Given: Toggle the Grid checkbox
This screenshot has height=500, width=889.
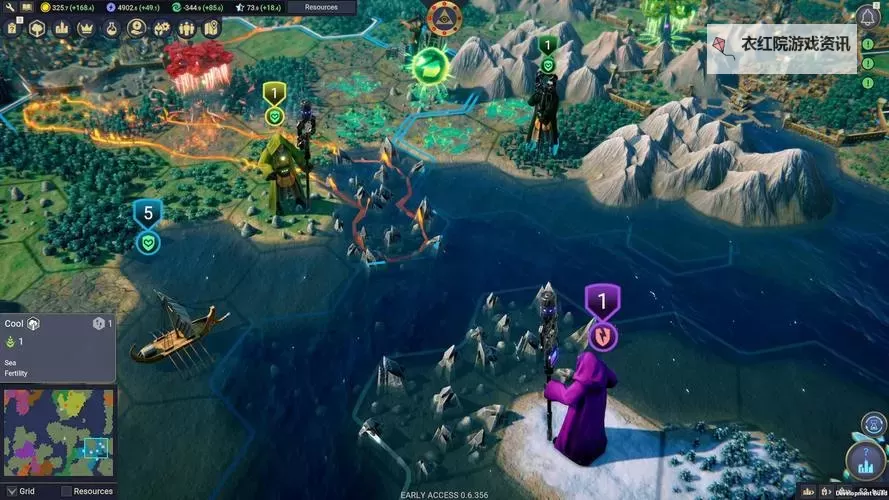Looking at the screenshot, I should (x=10, y=491).
